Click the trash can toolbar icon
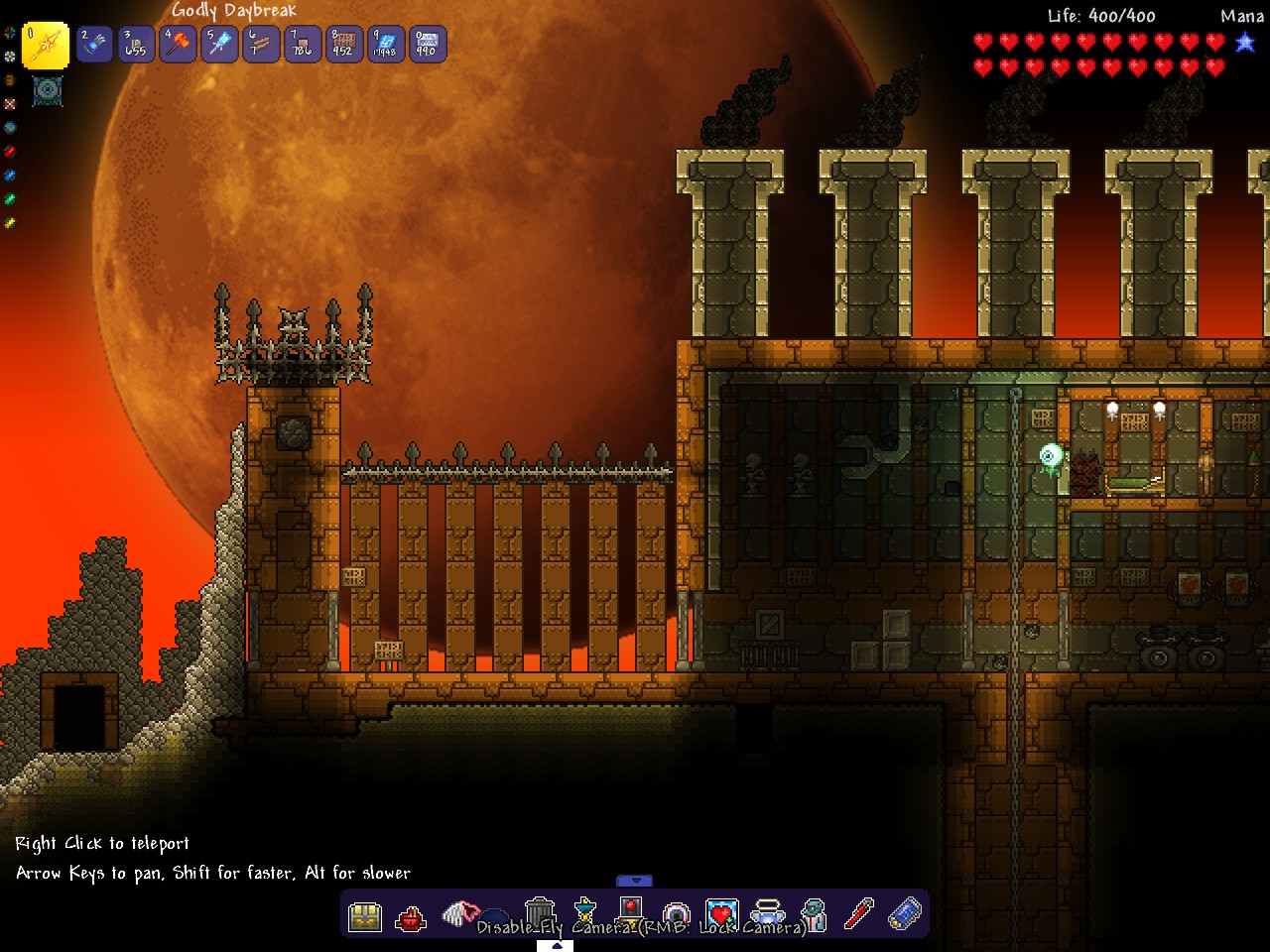The height and width of the screenshot is (952, 1270). coord(539,910)
